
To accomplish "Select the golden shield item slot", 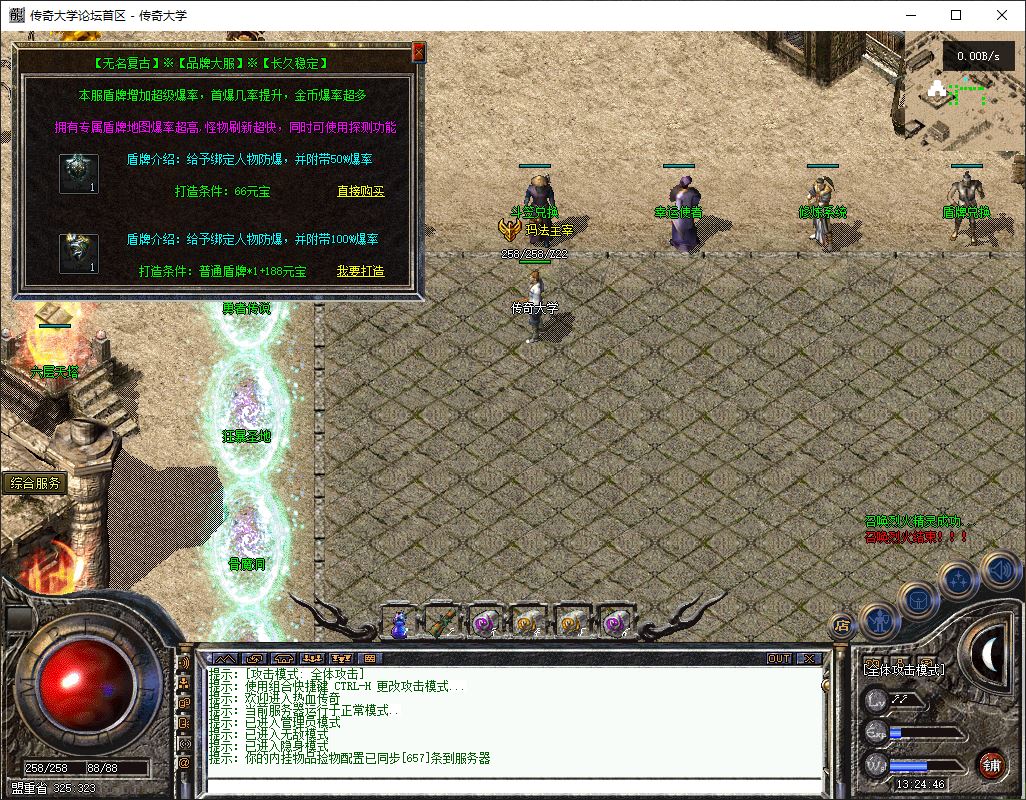I will point(79,253).
